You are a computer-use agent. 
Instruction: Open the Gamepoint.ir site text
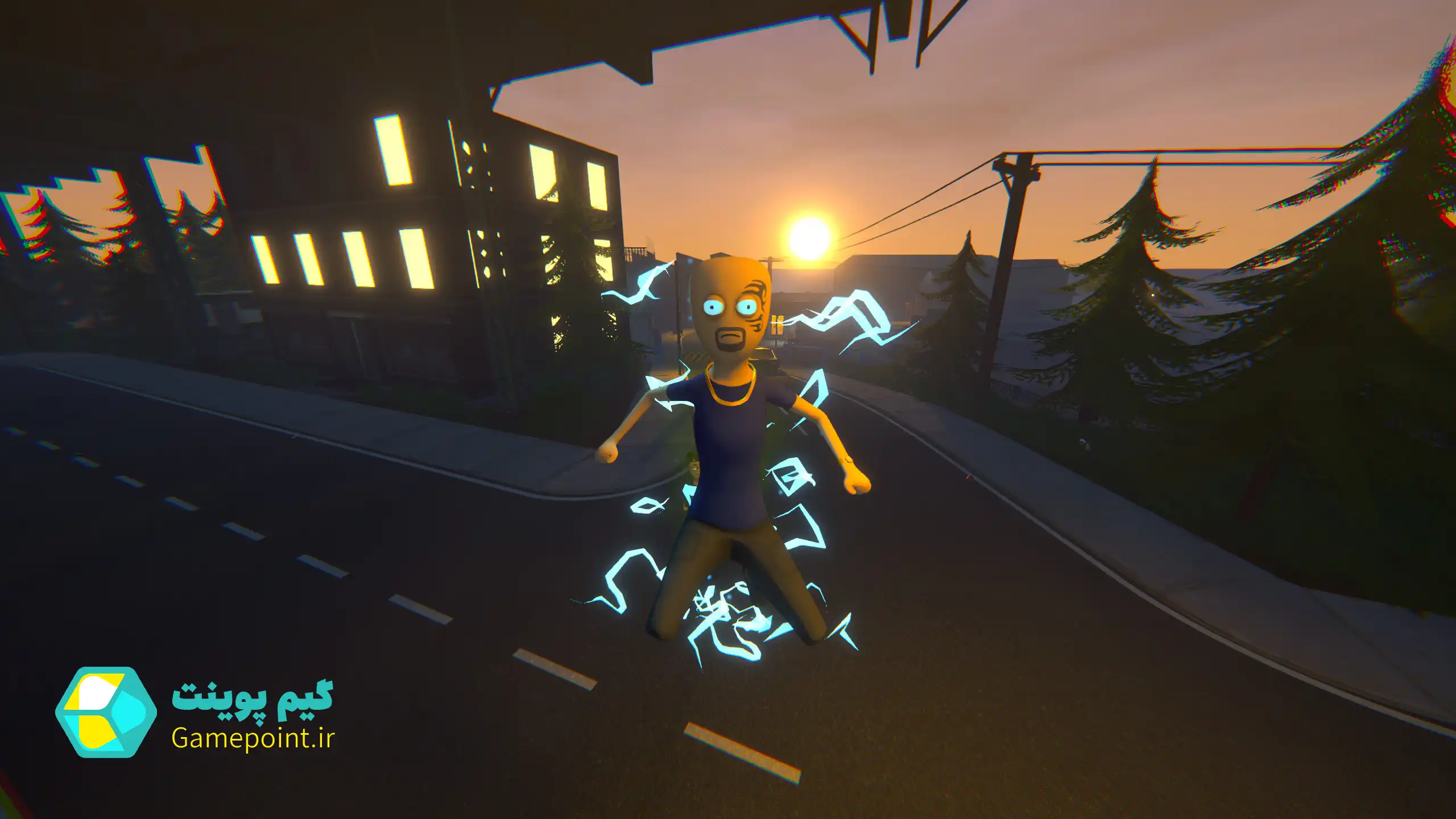[x=253, y=739]
